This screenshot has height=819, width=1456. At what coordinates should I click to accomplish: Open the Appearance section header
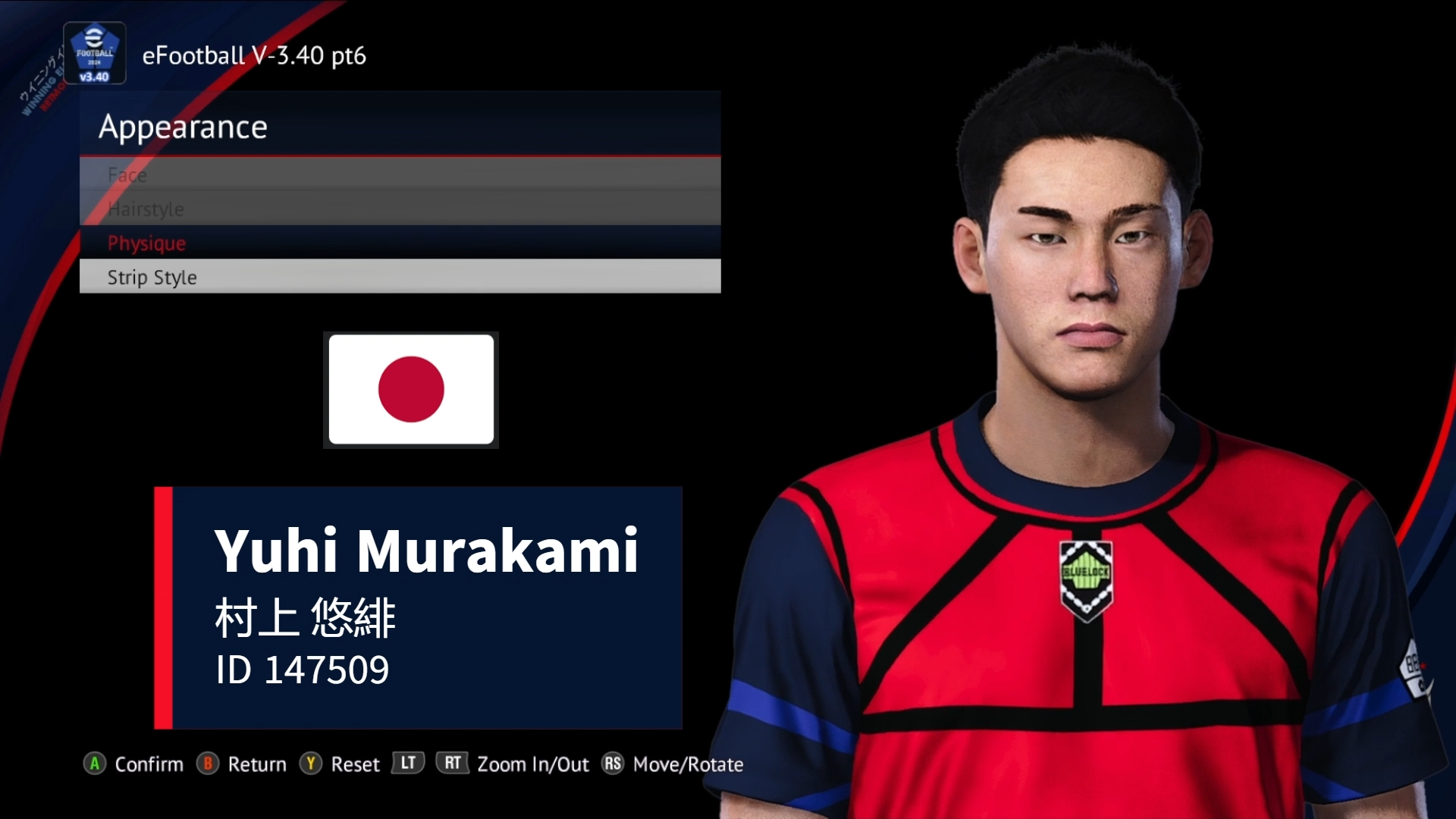coord(184,127)
